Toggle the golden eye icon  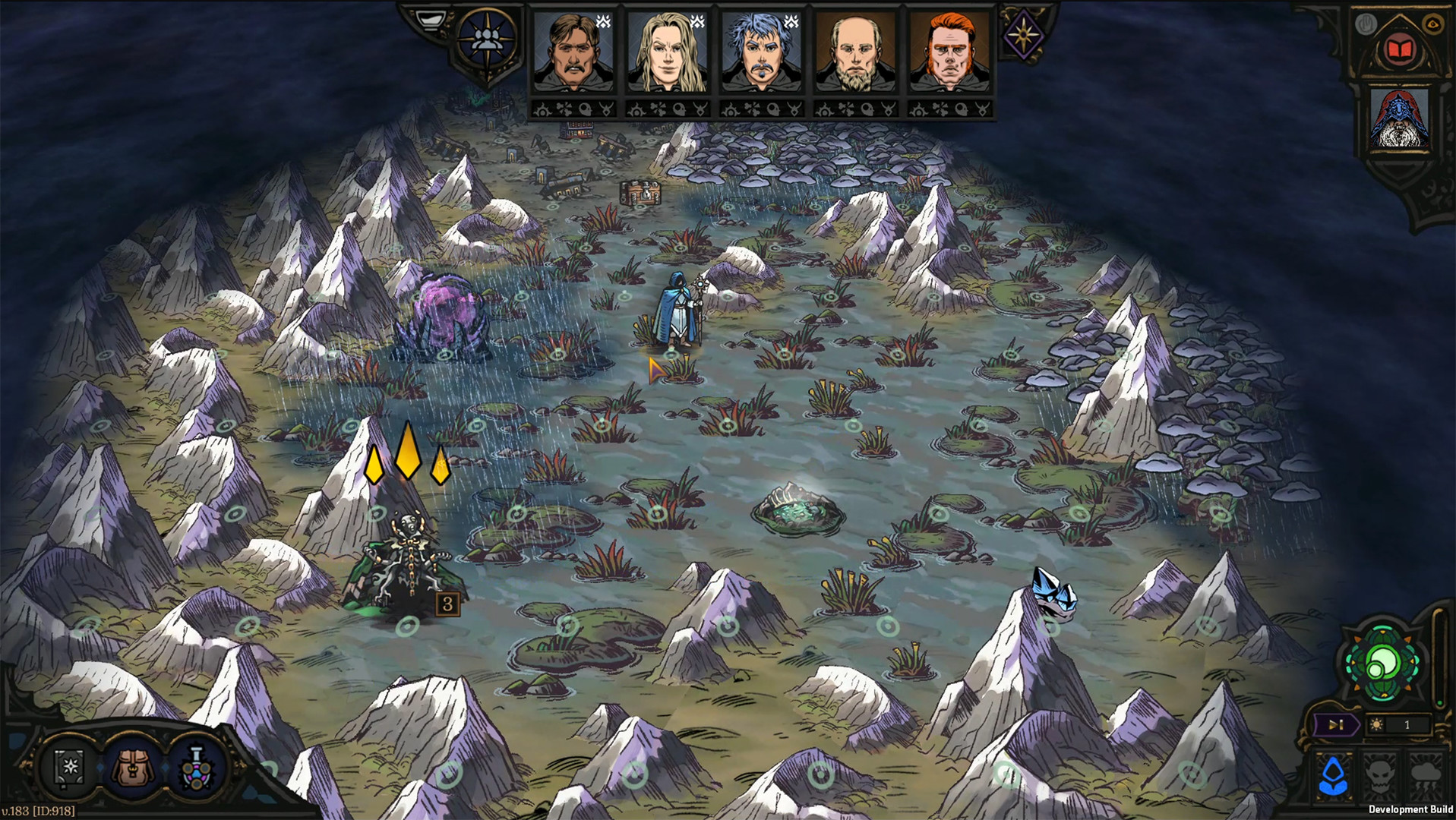tap(1432, 24)
